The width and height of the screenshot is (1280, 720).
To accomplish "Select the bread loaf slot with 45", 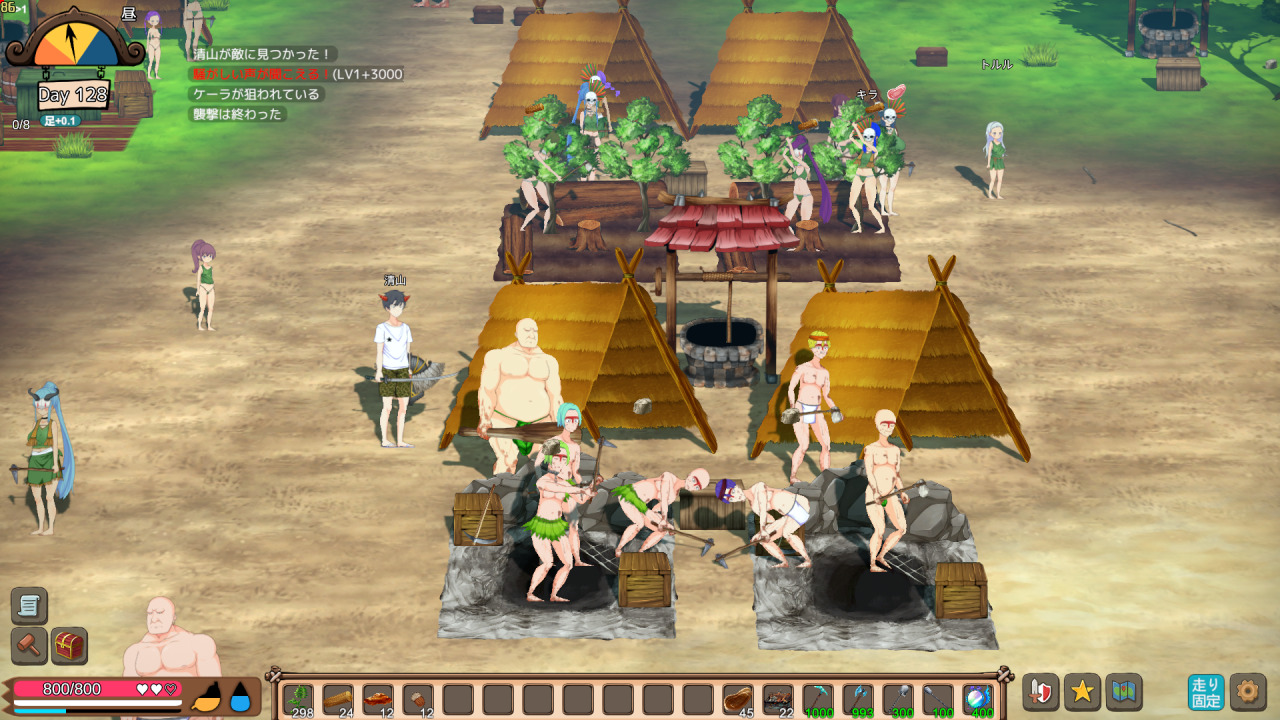I will point(738,699).
